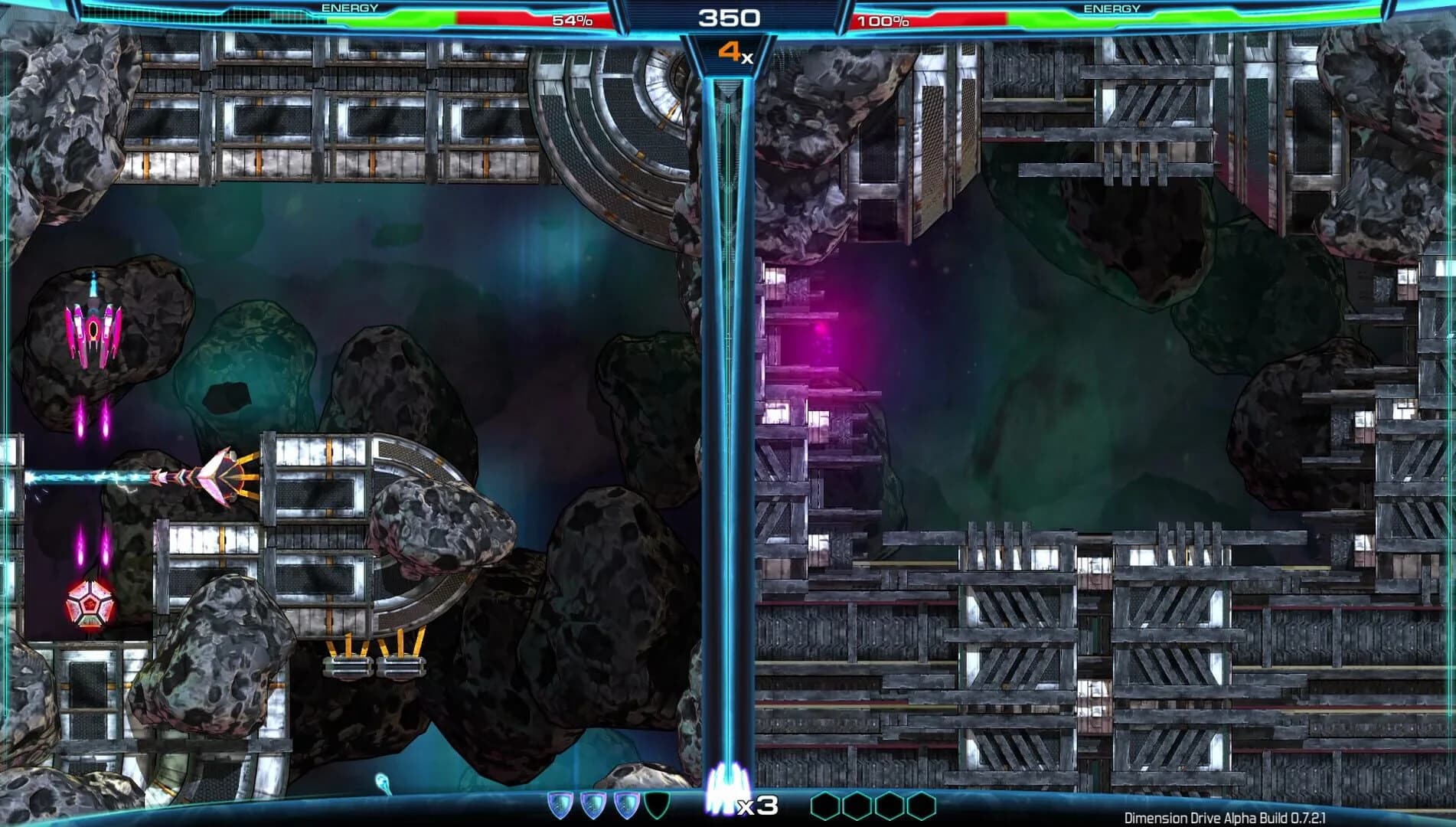Click the red dodecahedron enemy
Screen dimensions: 1456x827
point(90,605)
